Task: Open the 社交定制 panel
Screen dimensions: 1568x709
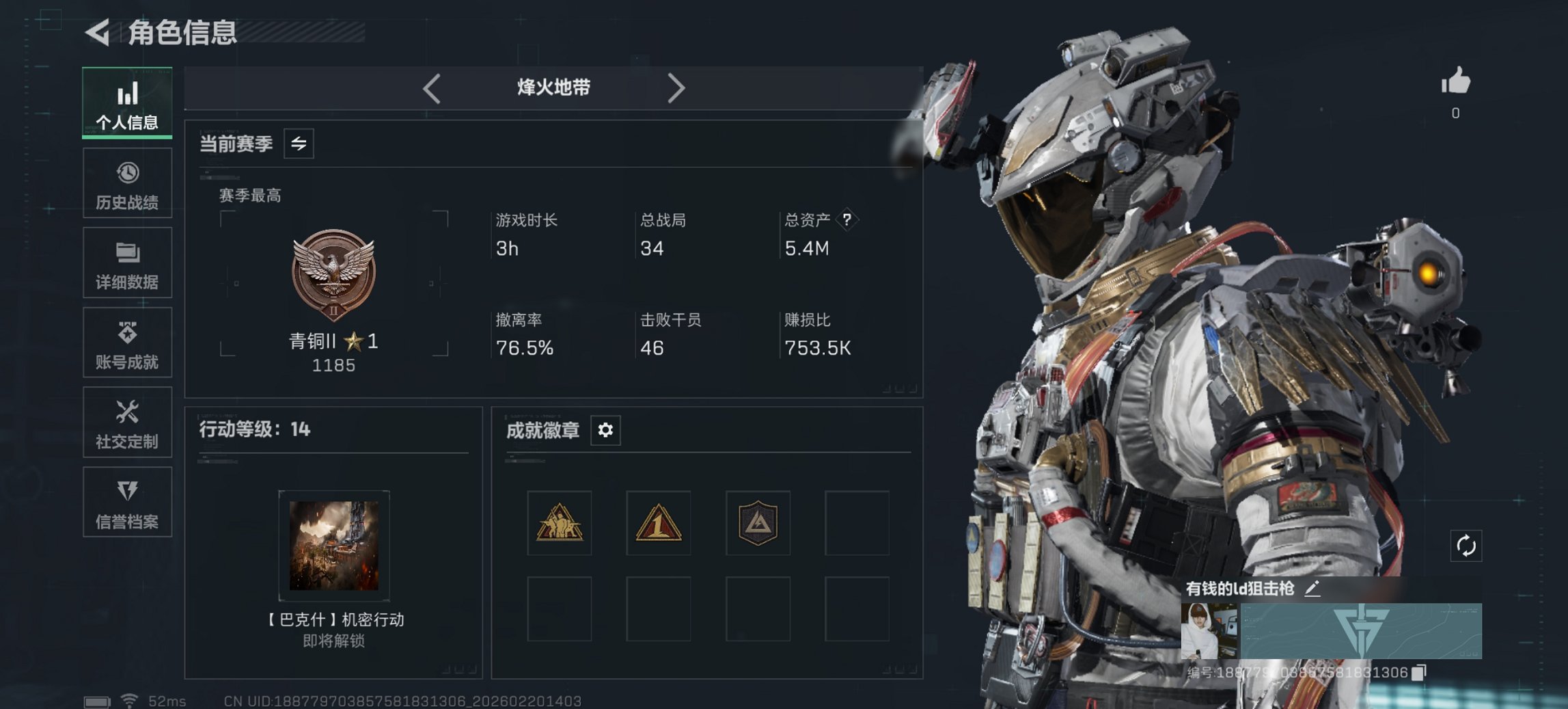Action: tap(127, 423)
